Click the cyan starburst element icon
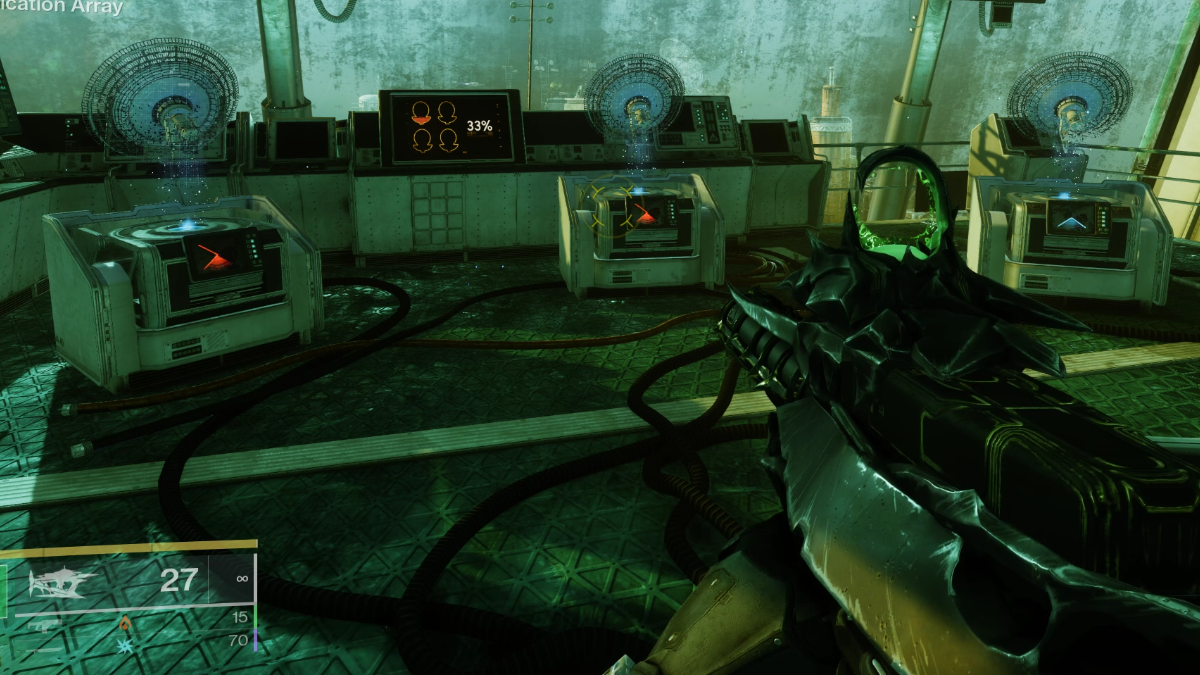The image size is (1200, 675). [123, 647]
